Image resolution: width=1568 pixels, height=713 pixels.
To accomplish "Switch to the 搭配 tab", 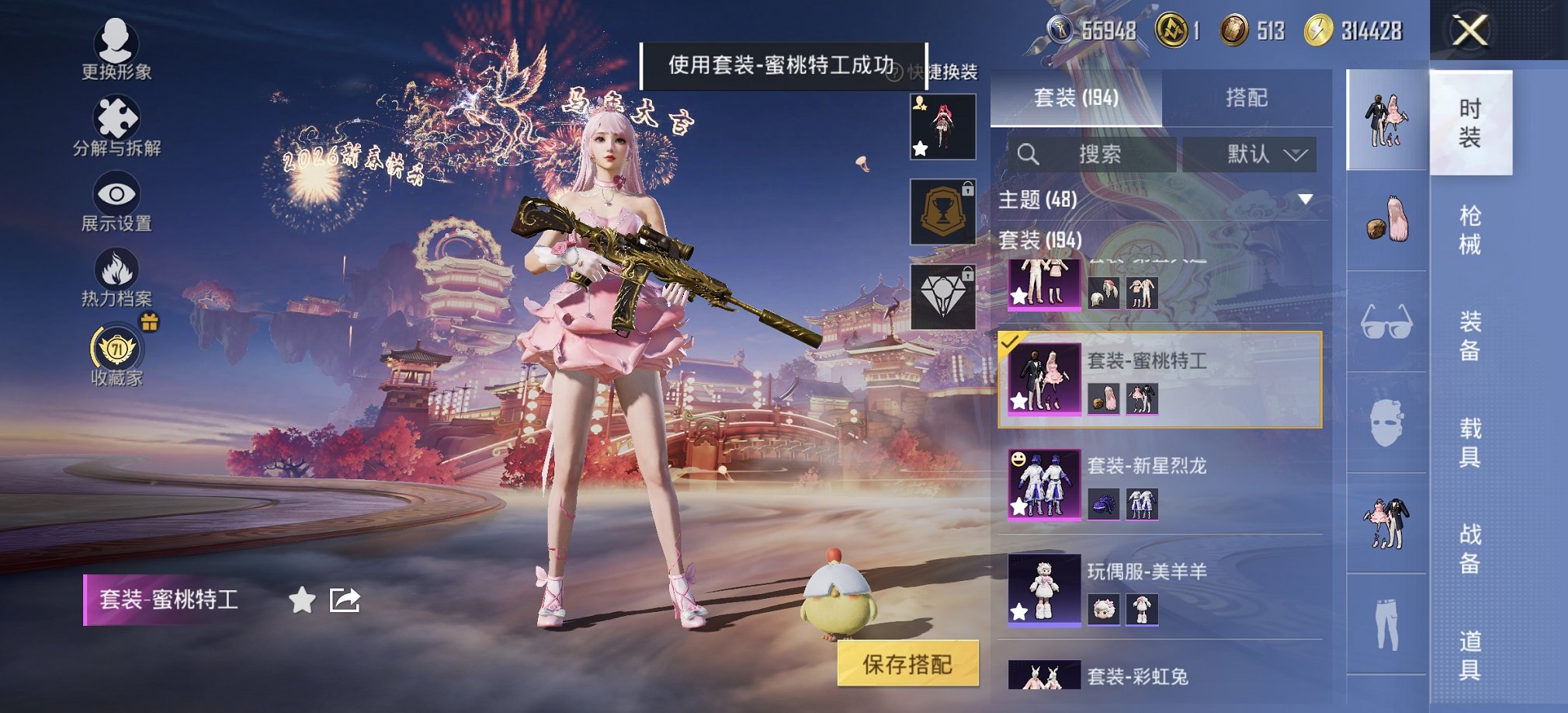I will [x=1248, y=99].
